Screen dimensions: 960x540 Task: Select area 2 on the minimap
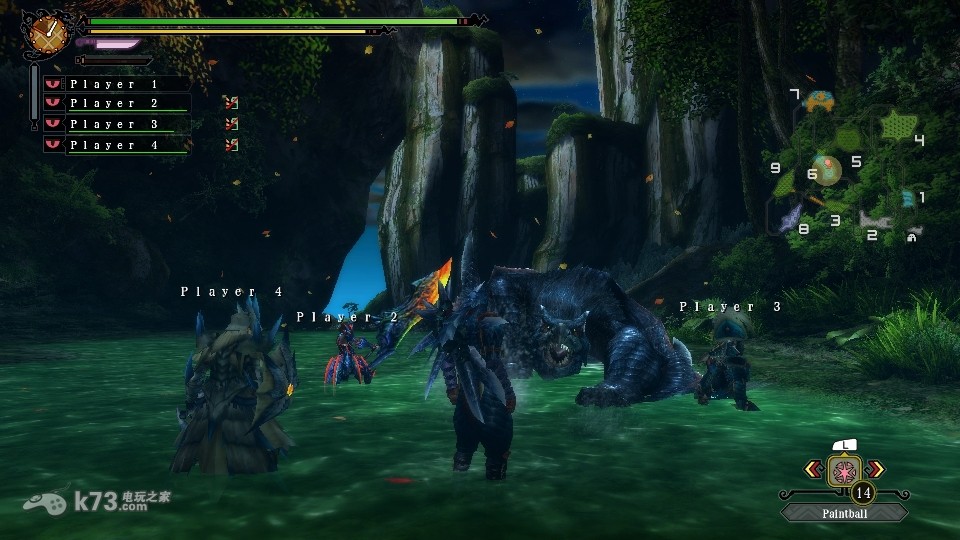(875, 221)
